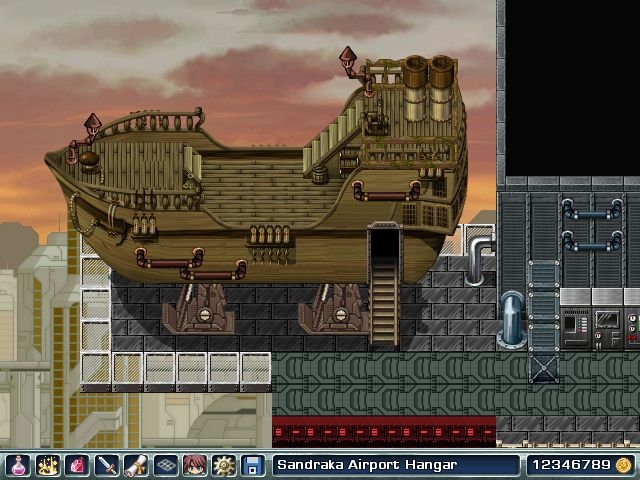Open the sword equipment menu
640x480 pixels.
pos(105,465)
